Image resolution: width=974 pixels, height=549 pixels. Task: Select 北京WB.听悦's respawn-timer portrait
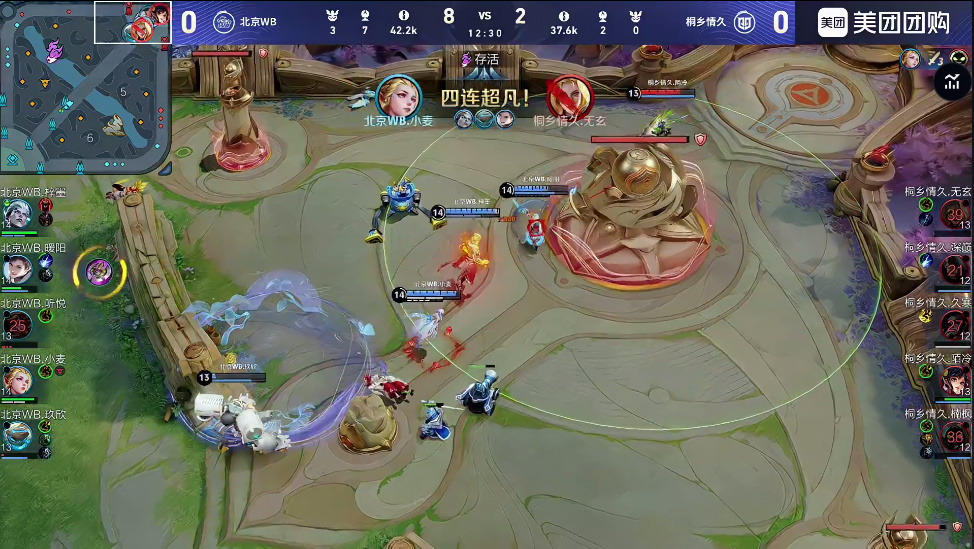click(x=17, y=324)
